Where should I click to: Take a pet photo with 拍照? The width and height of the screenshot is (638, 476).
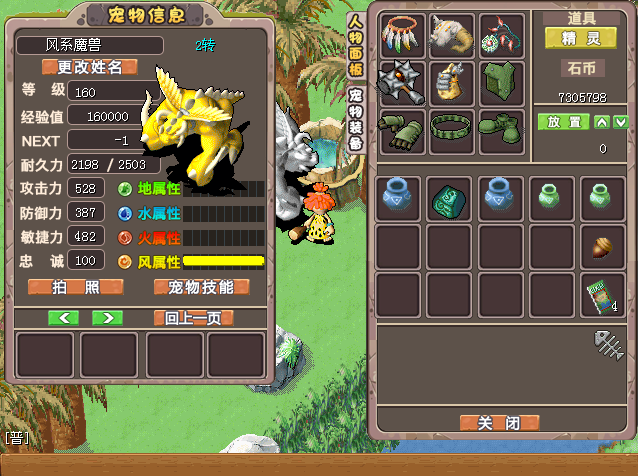click(76, 287)
